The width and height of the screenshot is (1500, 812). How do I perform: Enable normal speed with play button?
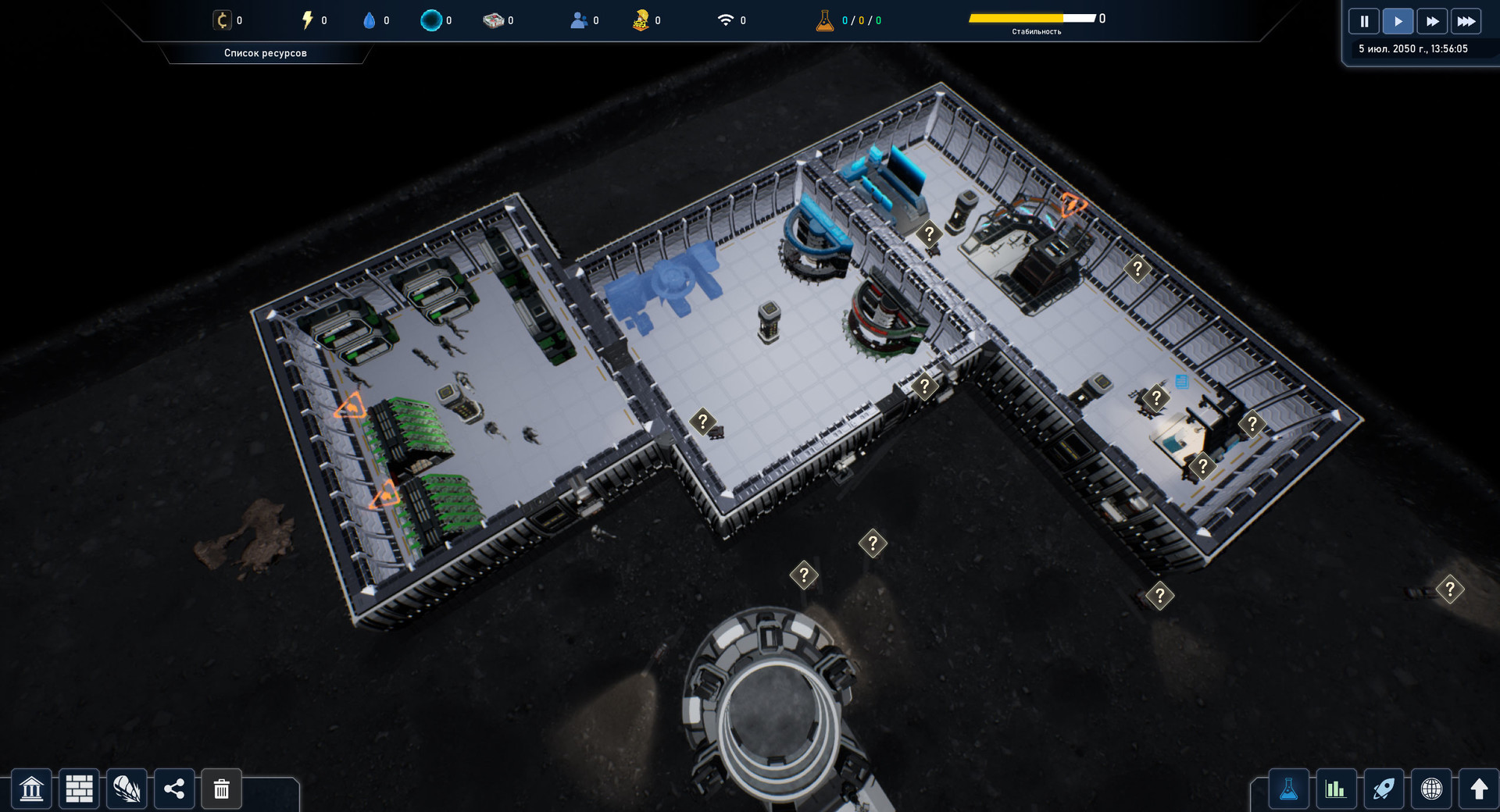[1398, 21]
